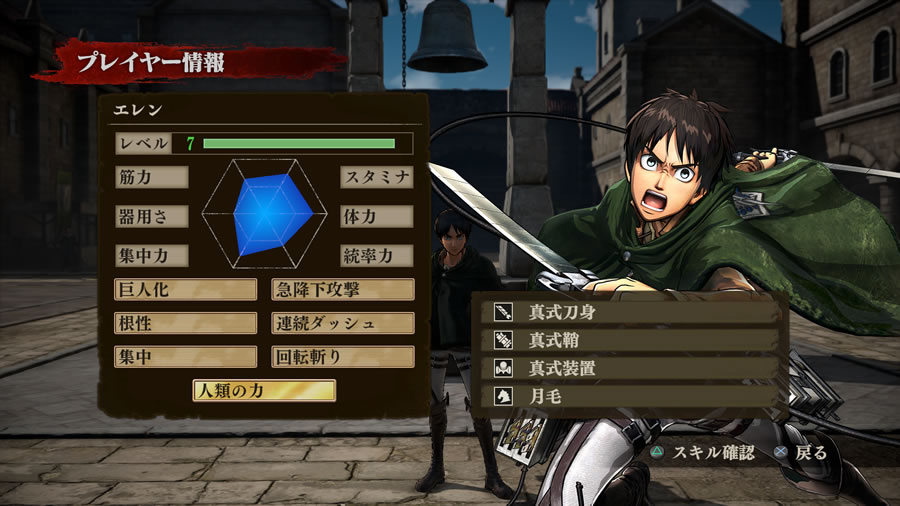The height and width of the screenshot is (506, 900).
Task: Choose the 急降下攻撃 skill
Action: (x=343, y=290)
